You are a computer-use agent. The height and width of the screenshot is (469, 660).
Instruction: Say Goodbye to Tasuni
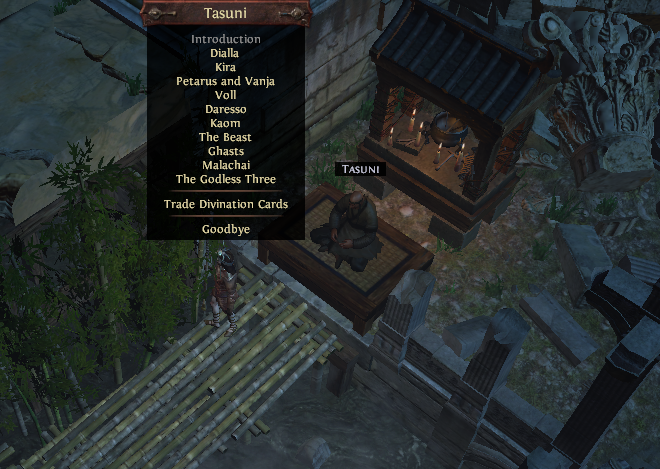tap(226, 229)
